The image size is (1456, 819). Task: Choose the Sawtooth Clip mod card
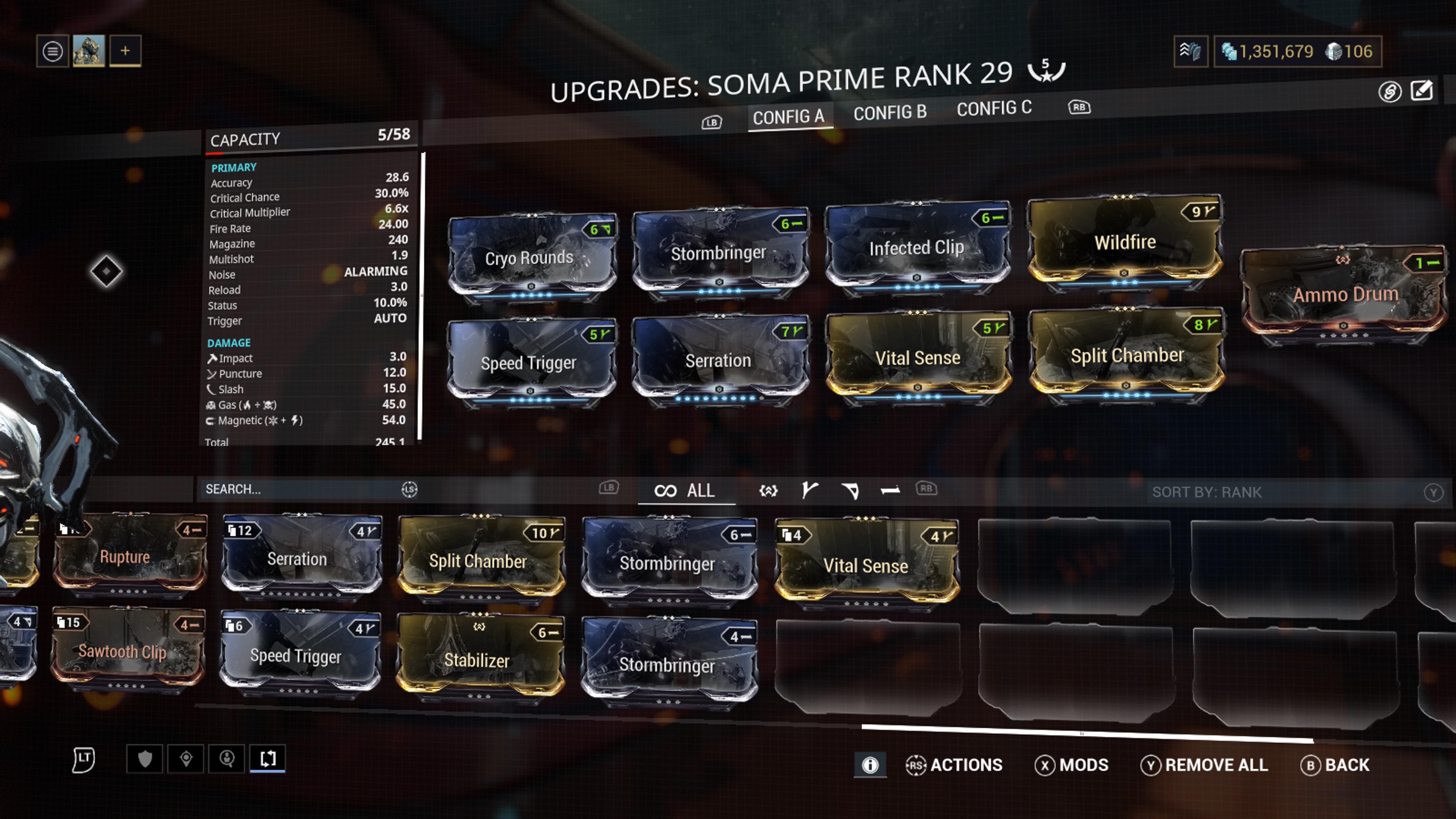coord(123,651)
